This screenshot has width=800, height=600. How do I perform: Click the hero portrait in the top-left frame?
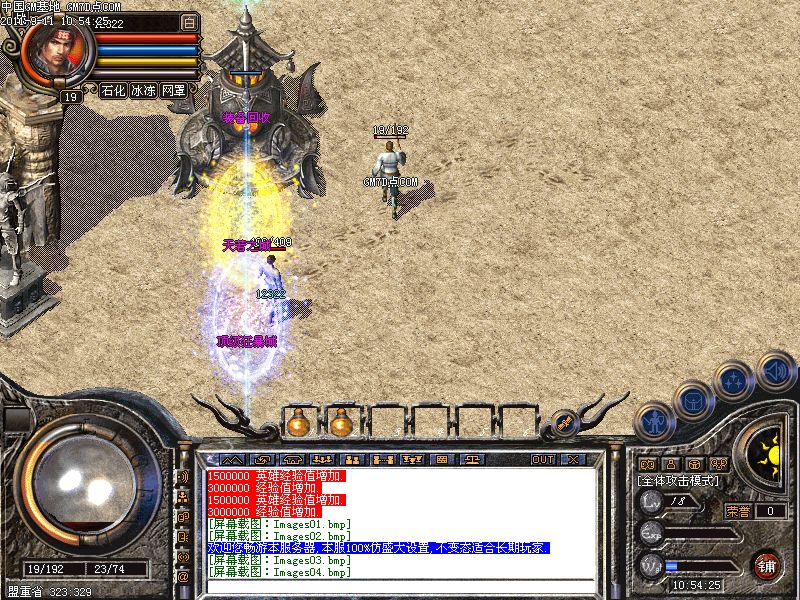click(56, 50)
